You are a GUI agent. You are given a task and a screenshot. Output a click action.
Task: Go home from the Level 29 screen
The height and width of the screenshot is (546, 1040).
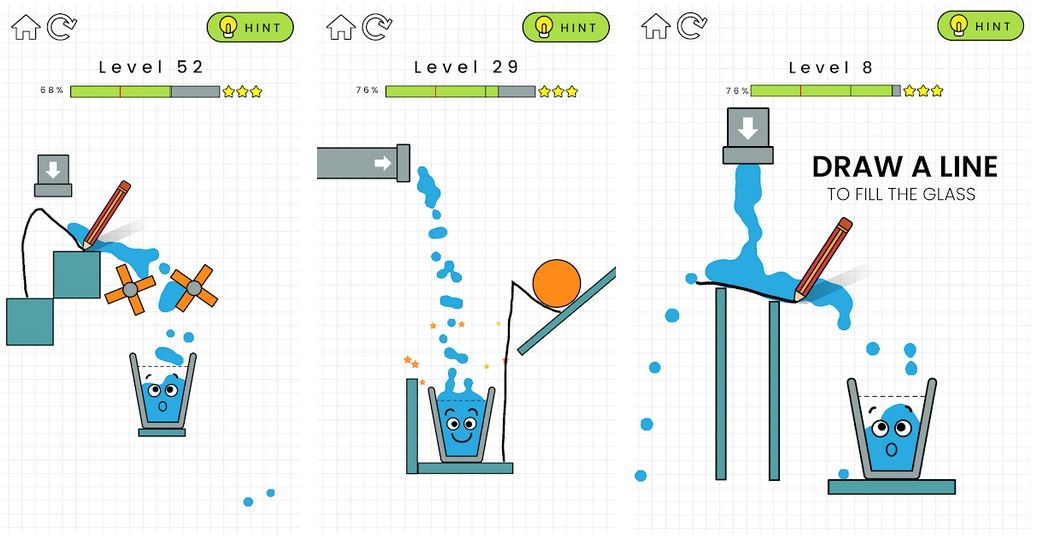(341, 27)
